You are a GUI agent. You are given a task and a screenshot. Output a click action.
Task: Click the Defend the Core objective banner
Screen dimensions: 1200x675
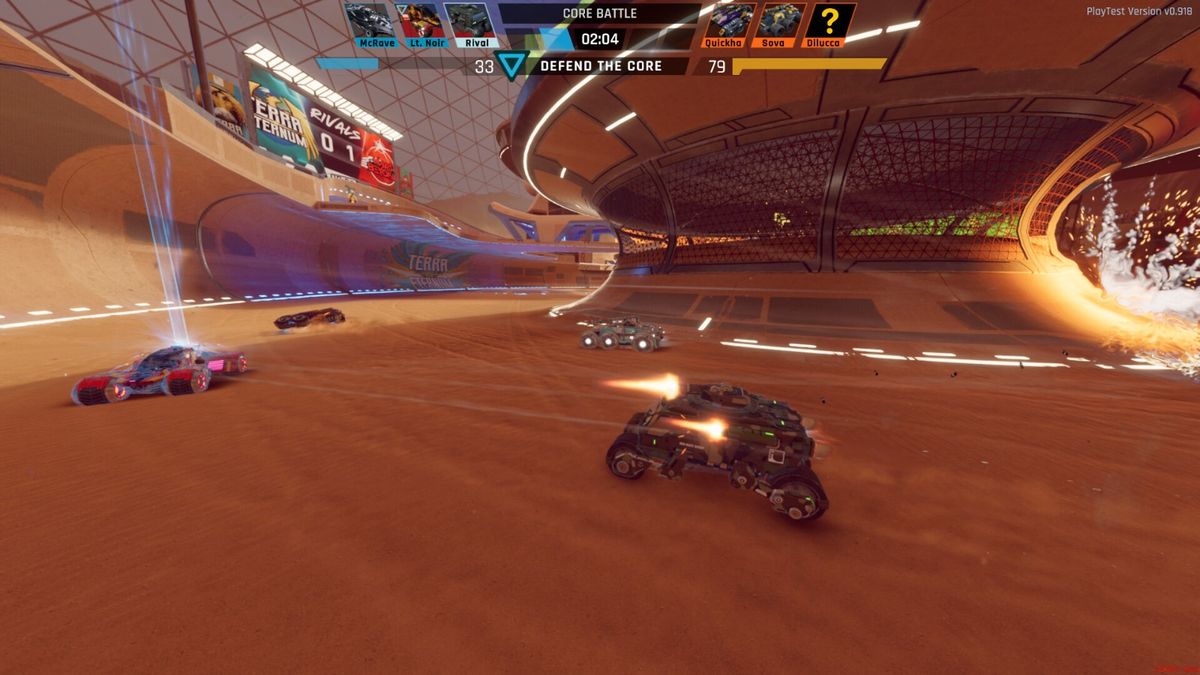tap(601, 66)
